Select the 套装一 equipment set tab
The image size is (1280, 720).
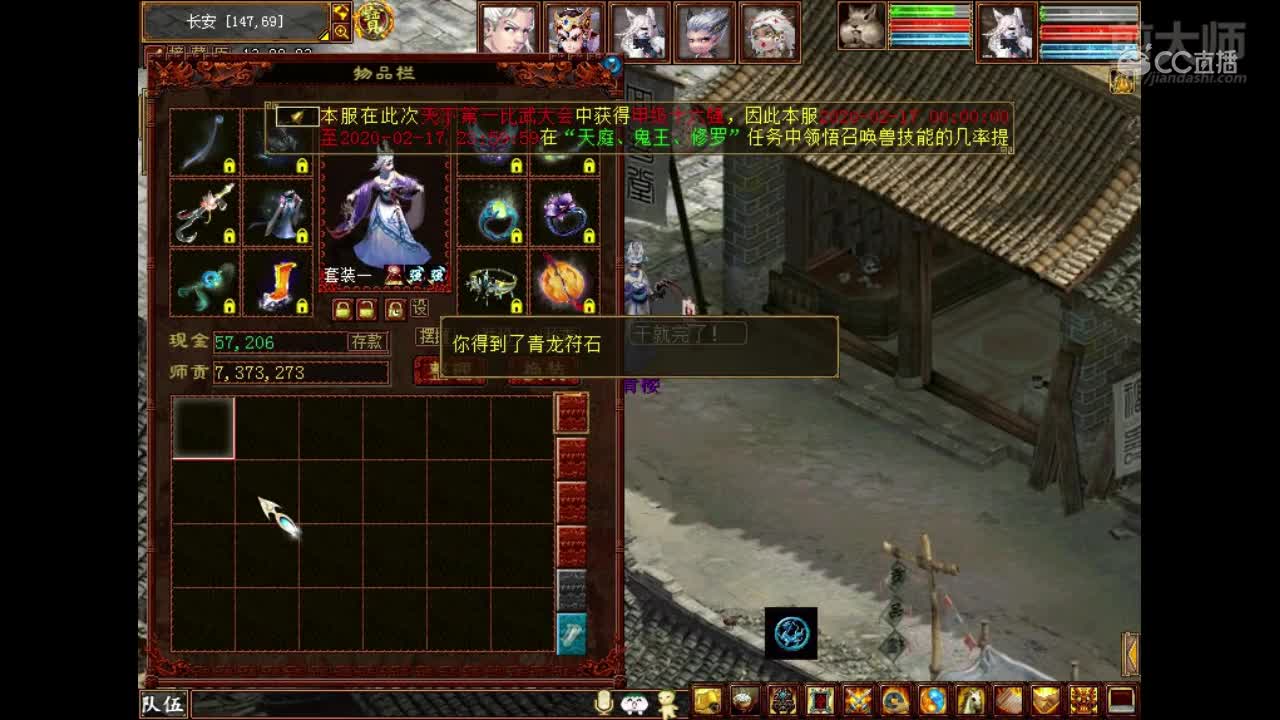tap(349, 274)
